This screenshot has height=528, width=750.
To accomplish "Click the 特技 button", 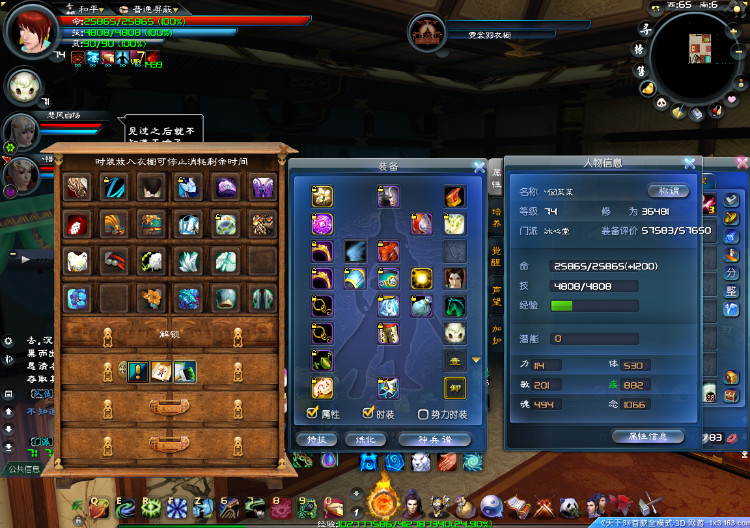I will click(315, 439).
